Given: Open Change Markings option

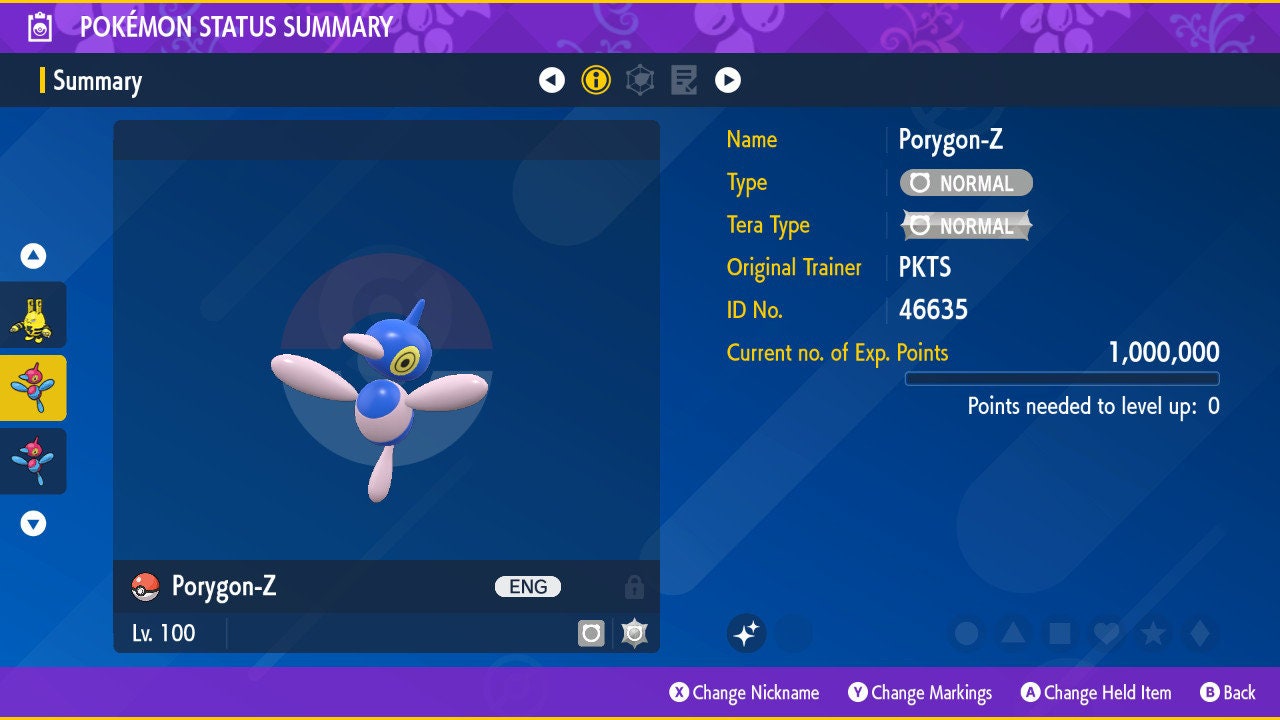Looking at the screenshot, I should click(x=920, y=692).
